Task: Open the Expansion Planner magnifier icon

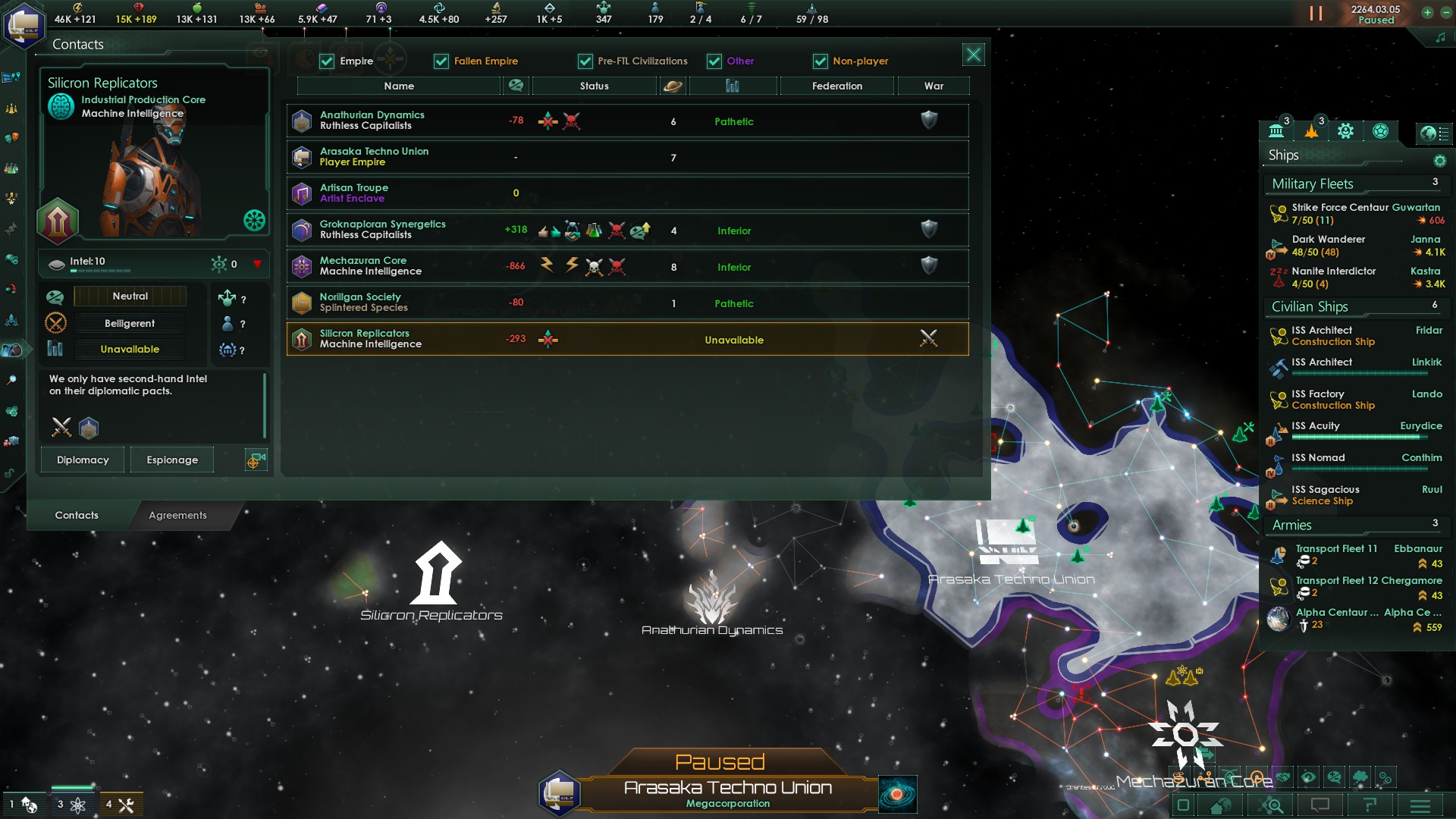Action: (x=11, y=378)
